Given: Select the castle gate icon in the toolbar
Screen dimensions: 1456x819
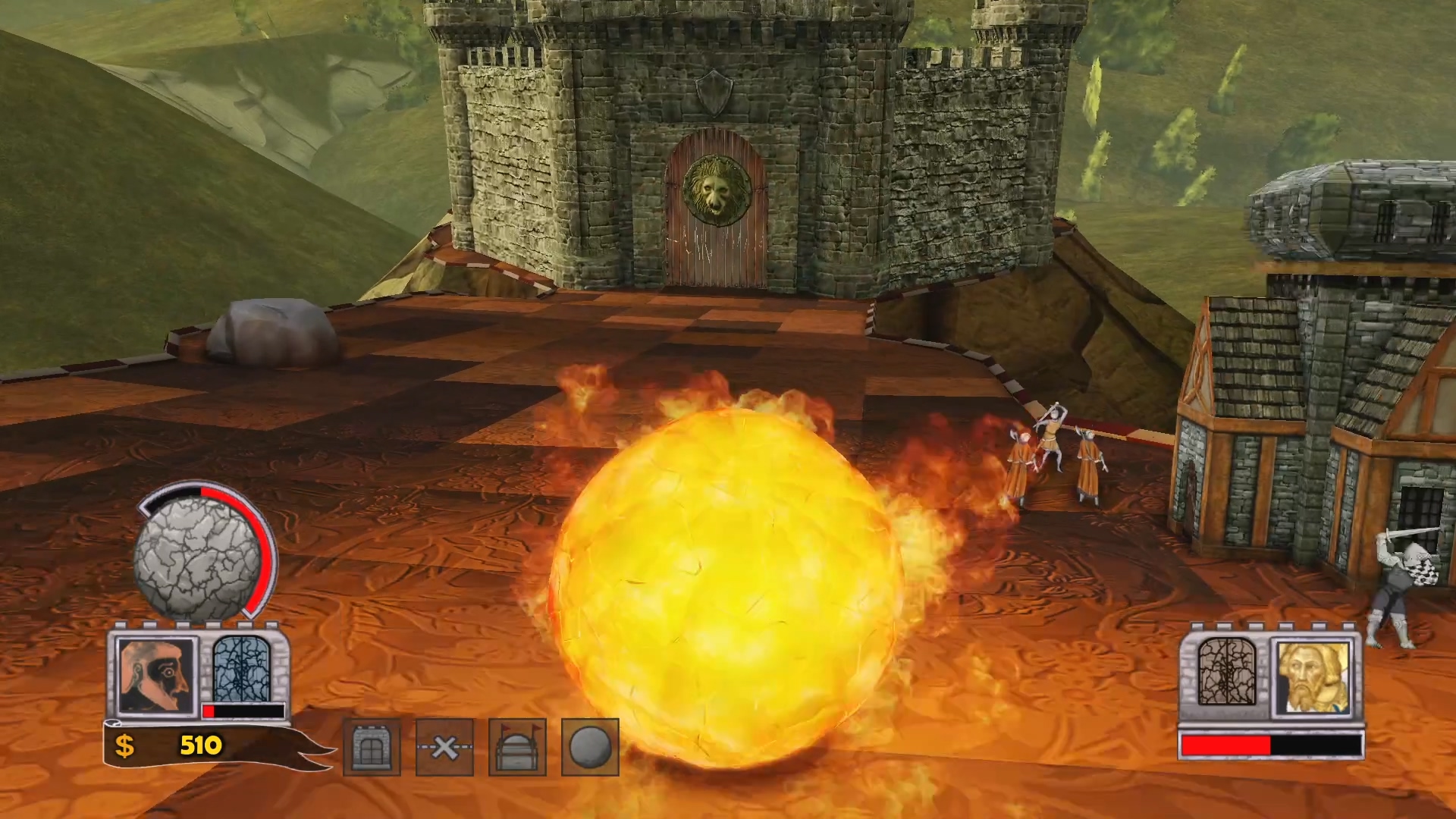Looking at the screenshot, I should coord(372,748).
